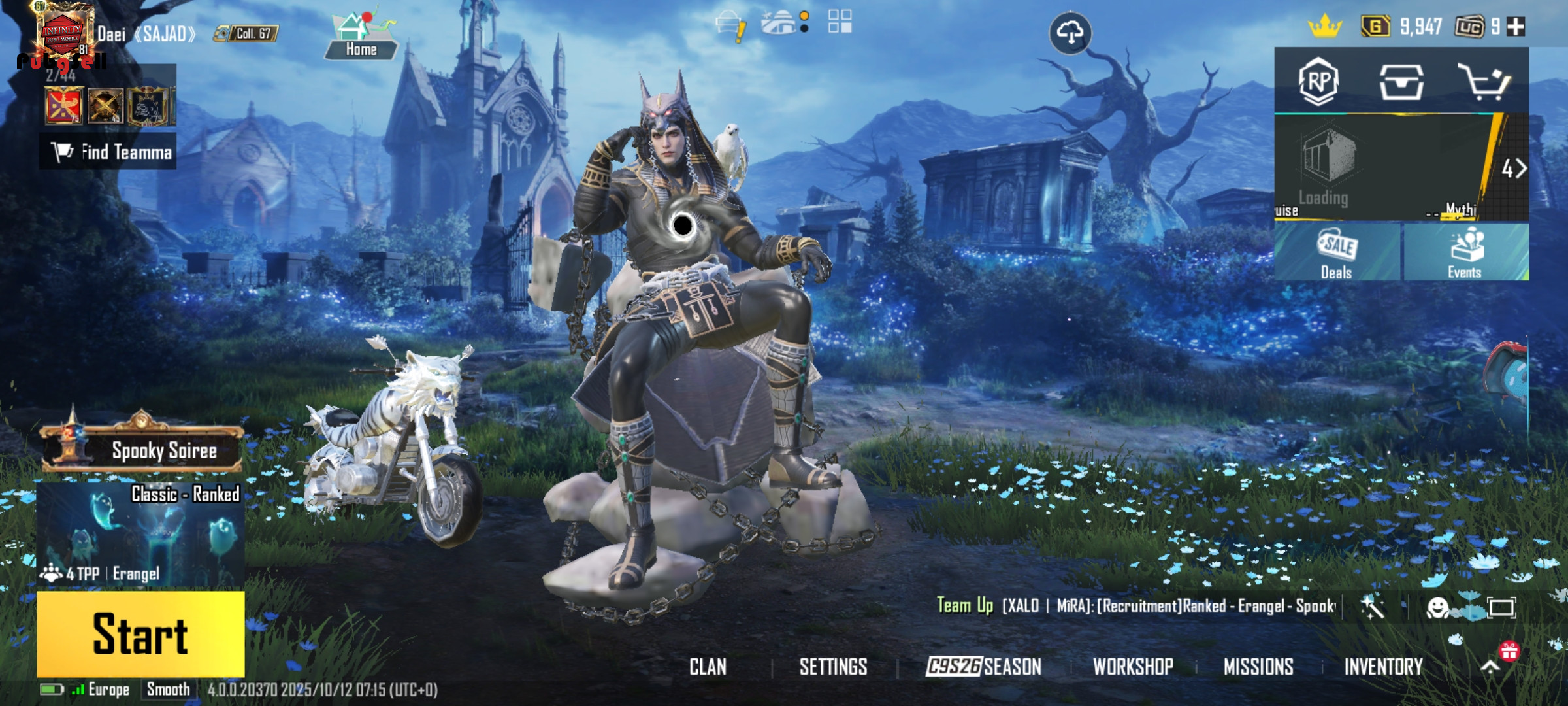Image resolution: width=1568 pixels, height=706 pixels.
Task: Open the WORKSHOP menu
Action: tap(1133, 666)
